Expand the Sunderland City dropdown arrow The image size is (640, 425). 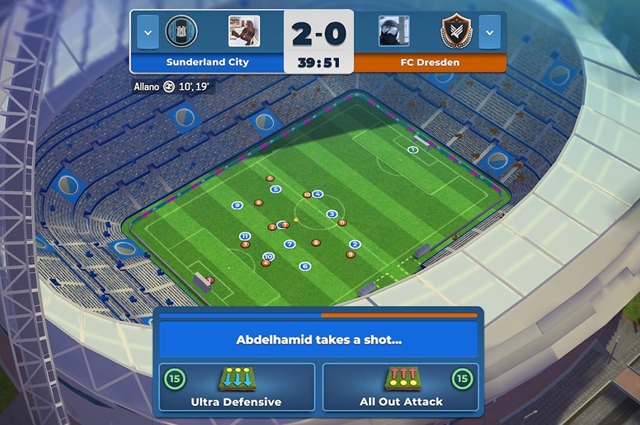[x=147, y=31]
